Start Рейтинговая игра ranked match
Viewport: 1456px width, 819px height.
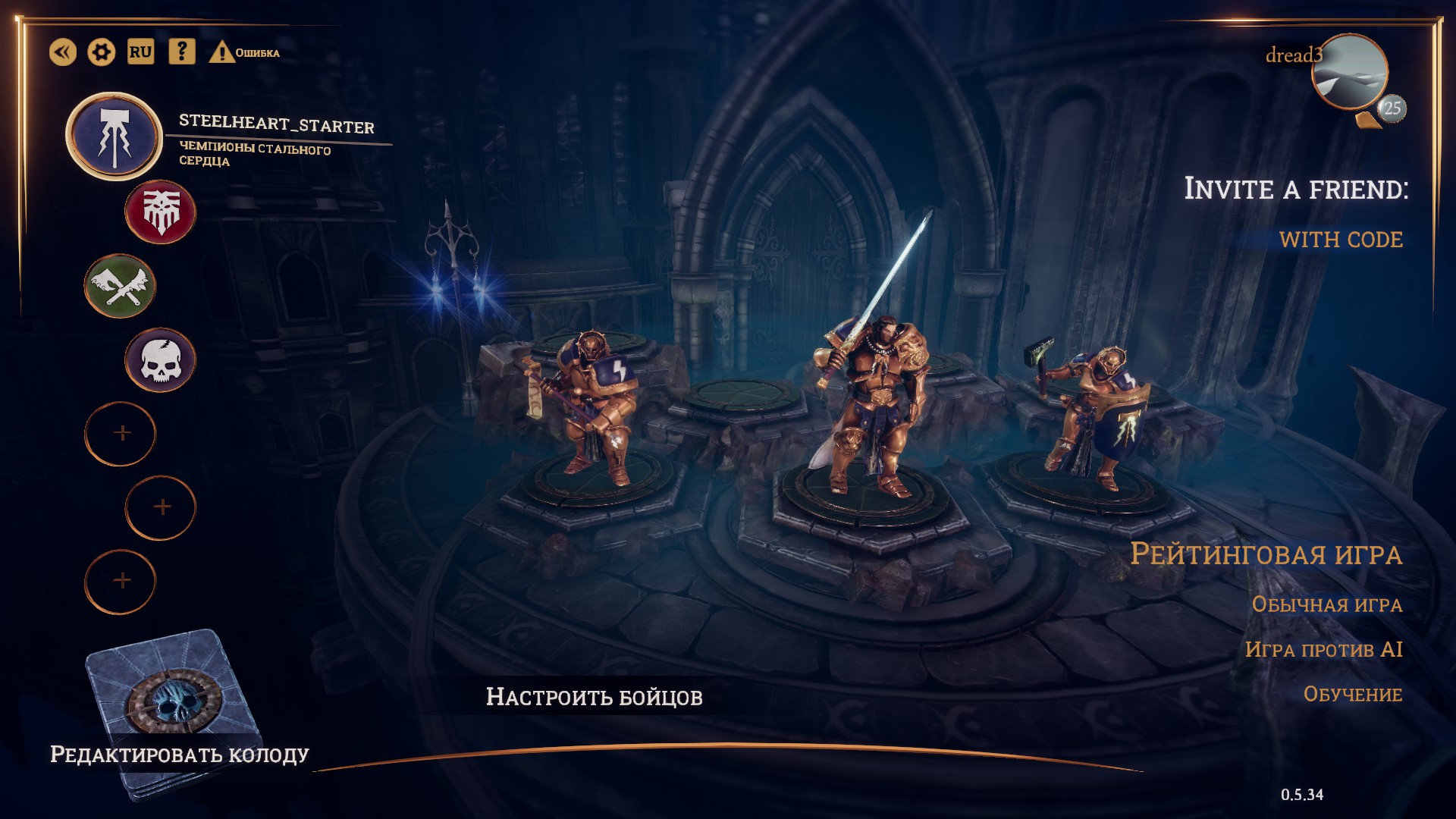[x=1266, y=554]
